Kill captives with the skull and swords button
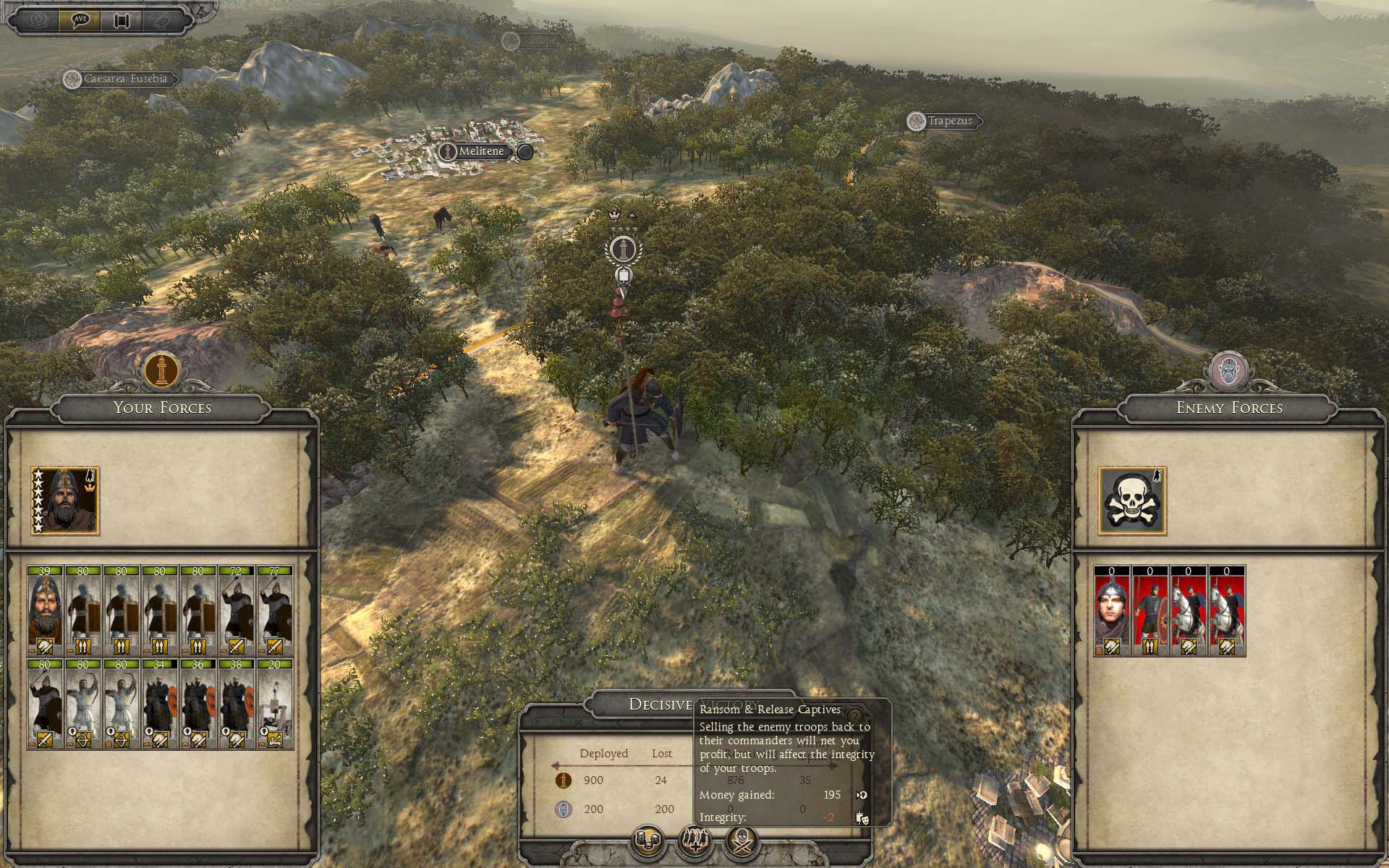This screenshot has width=1389, height=868. pyautogui.click(x=742, y=841)
